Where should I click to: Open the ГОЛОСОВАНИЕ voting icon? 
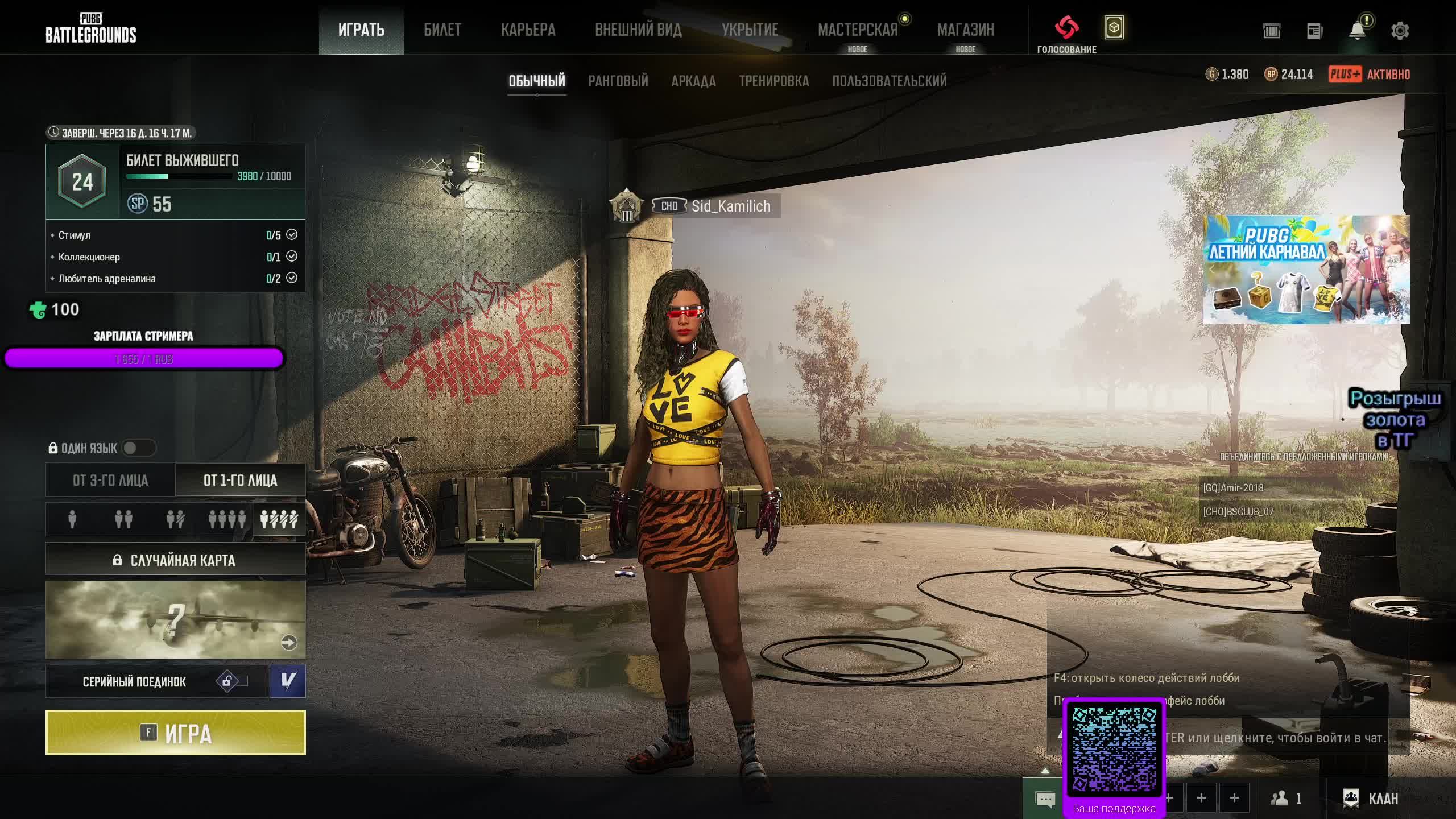click(x=1066, y=28)
